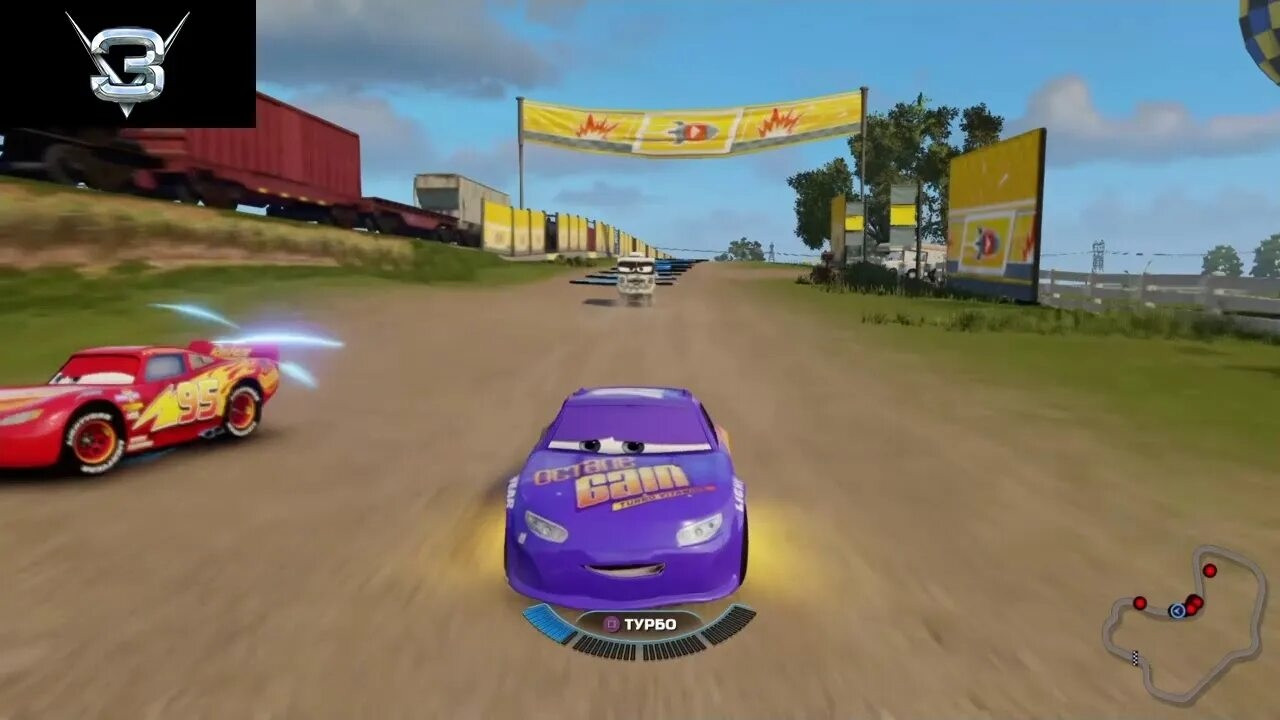Select the blue player marker on the minimap

click(x=1177, y=610)
